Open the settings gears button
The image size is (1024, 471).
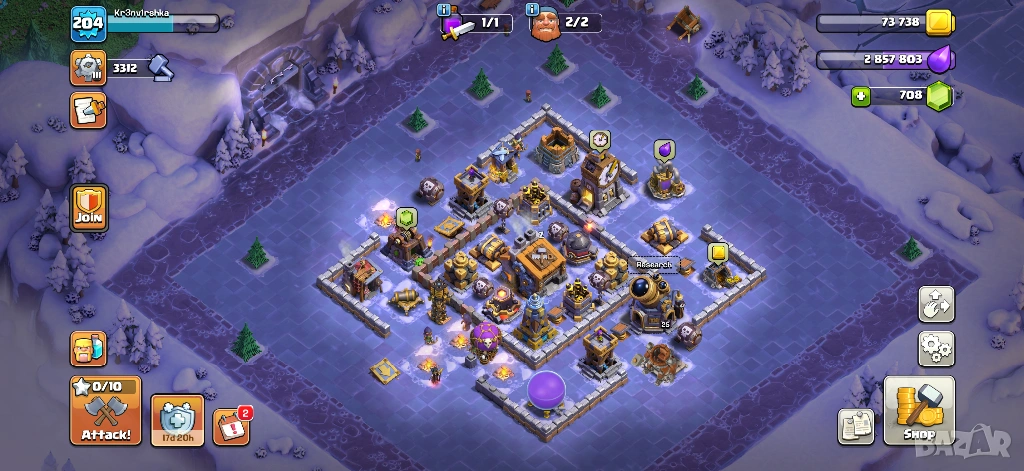click(x=936, y=349)
